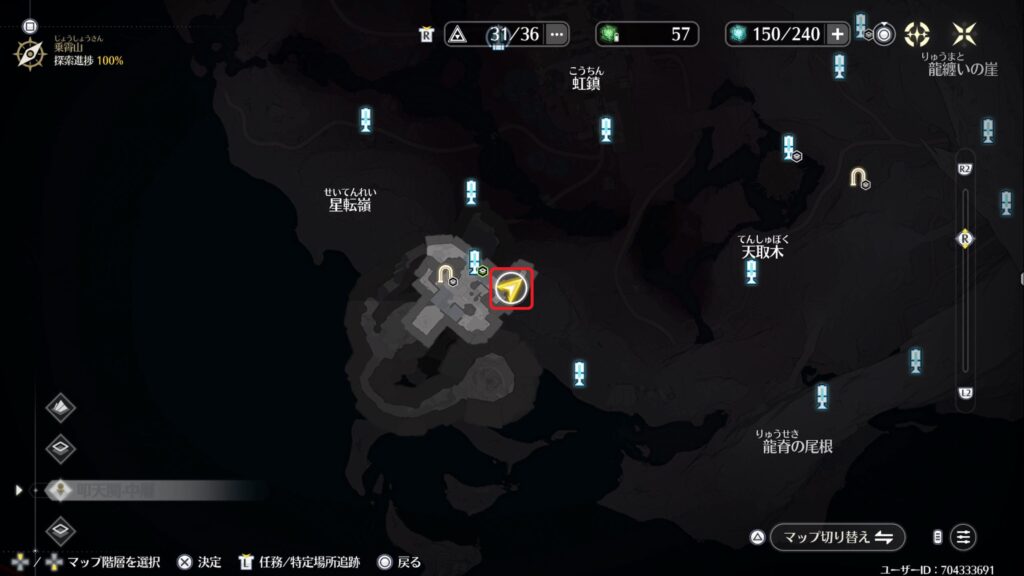The image size is (1024, 576).
Task: Click the 乗霄山 compass exploration icon
Action: click(29, 53)
